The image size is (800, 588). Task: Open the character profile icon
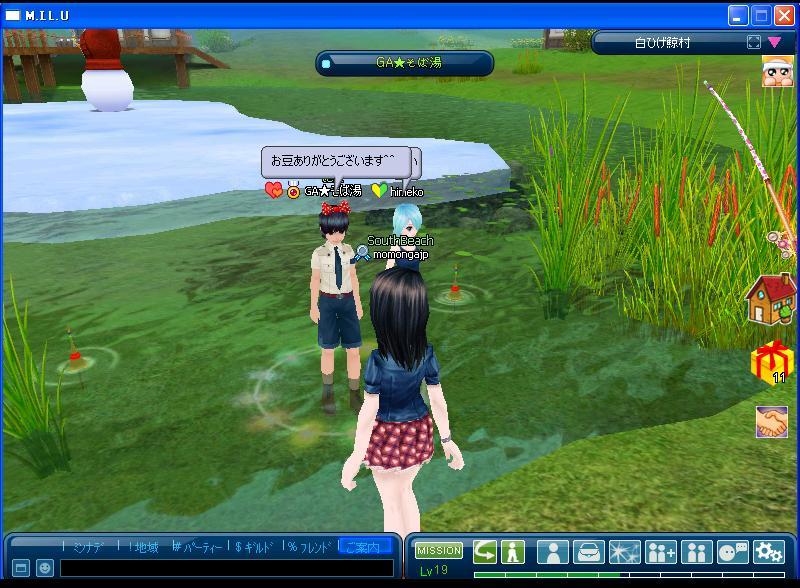click(x=553, y=552)
